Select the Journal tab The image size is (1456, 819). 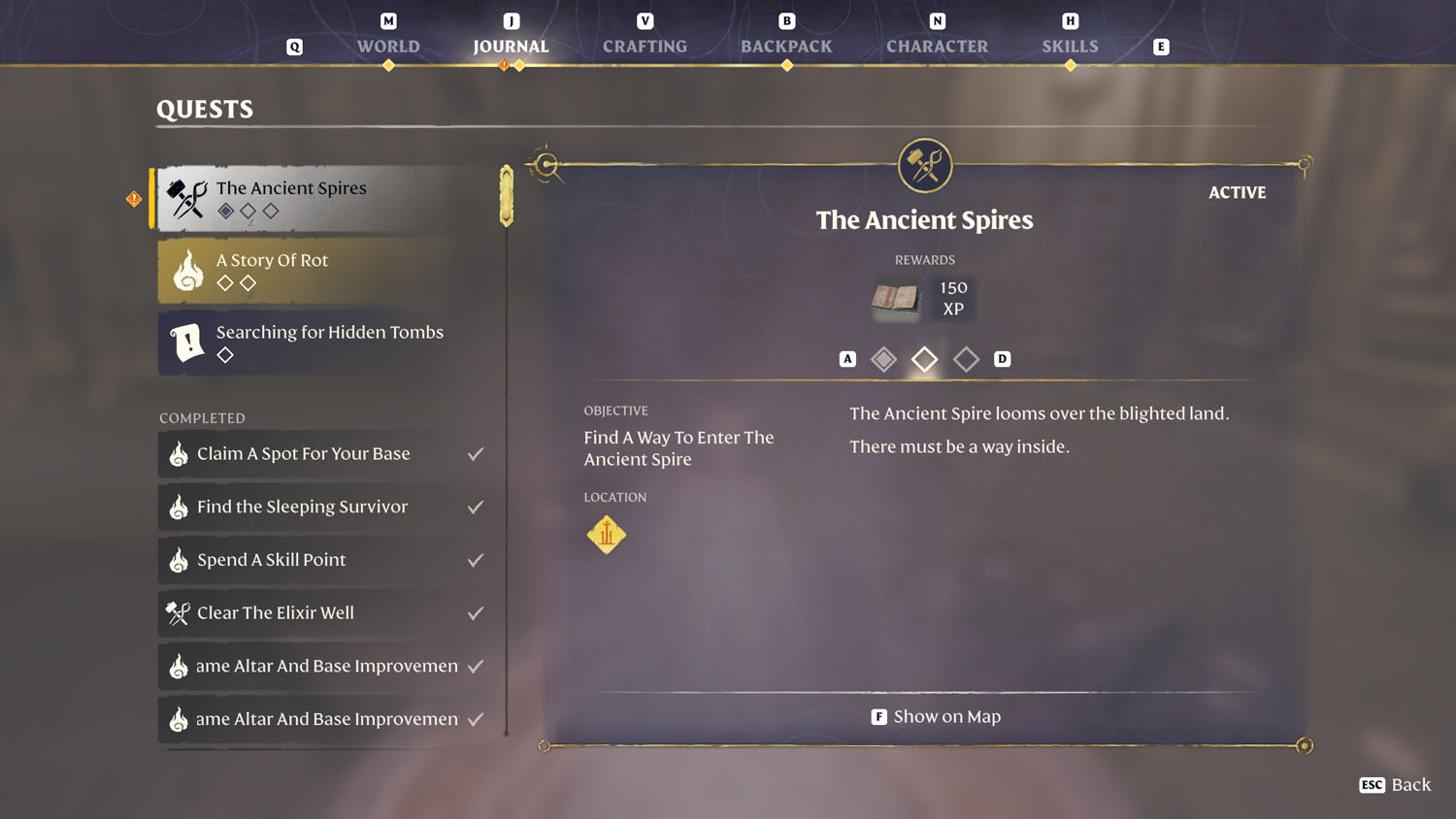511,46
